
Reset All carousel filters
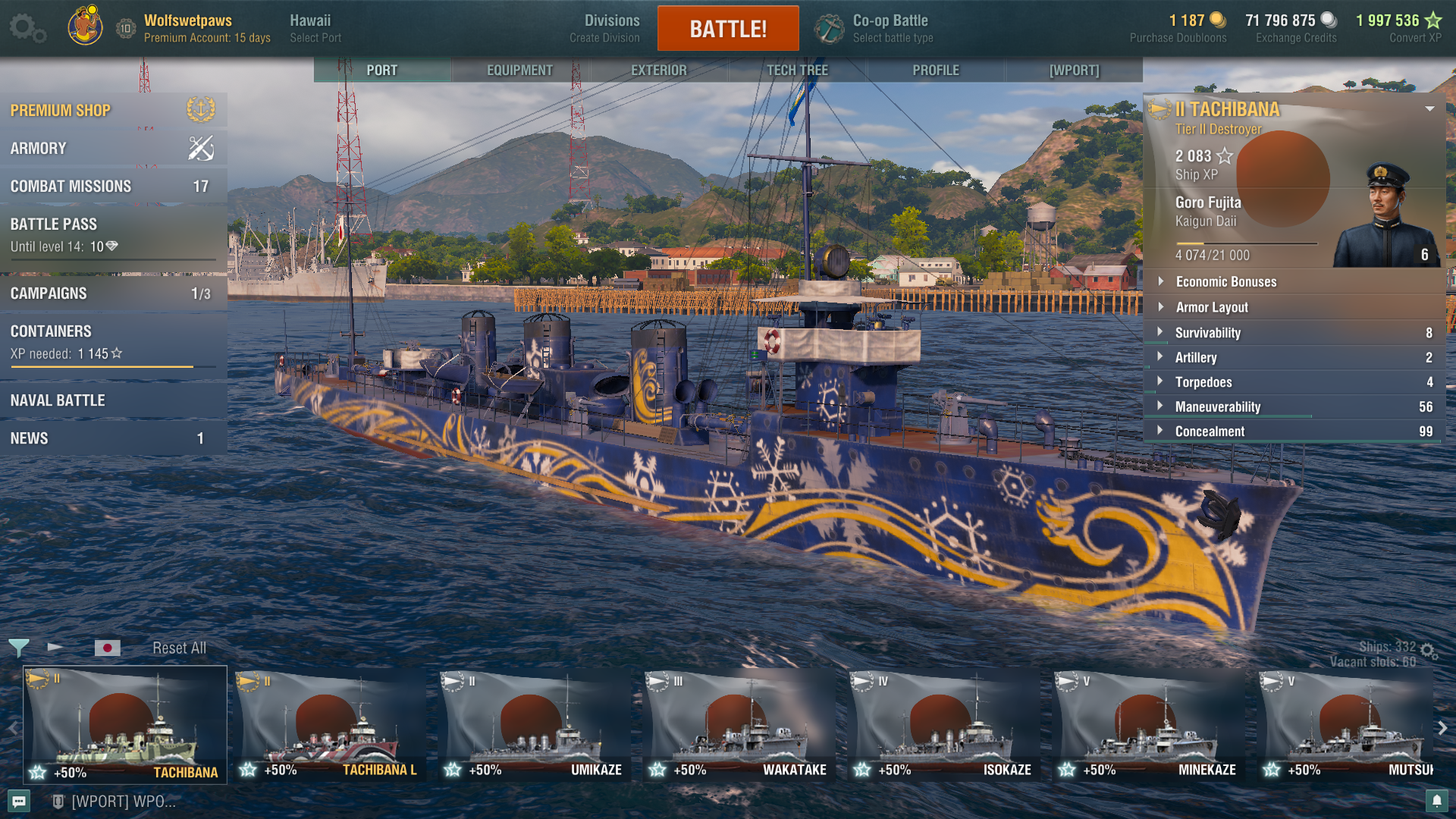pyautogui.click(x=179, y=648)
